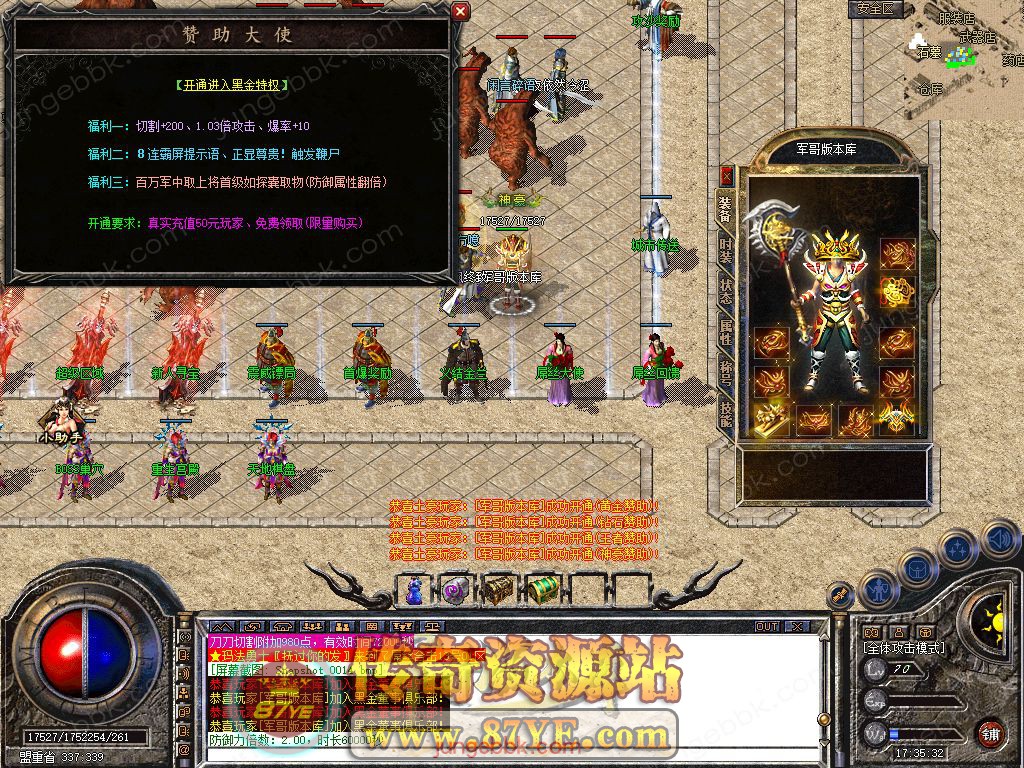Click the OUT button on chat bar
Viewport: 1024px width, 768px height.
[767, 626]
